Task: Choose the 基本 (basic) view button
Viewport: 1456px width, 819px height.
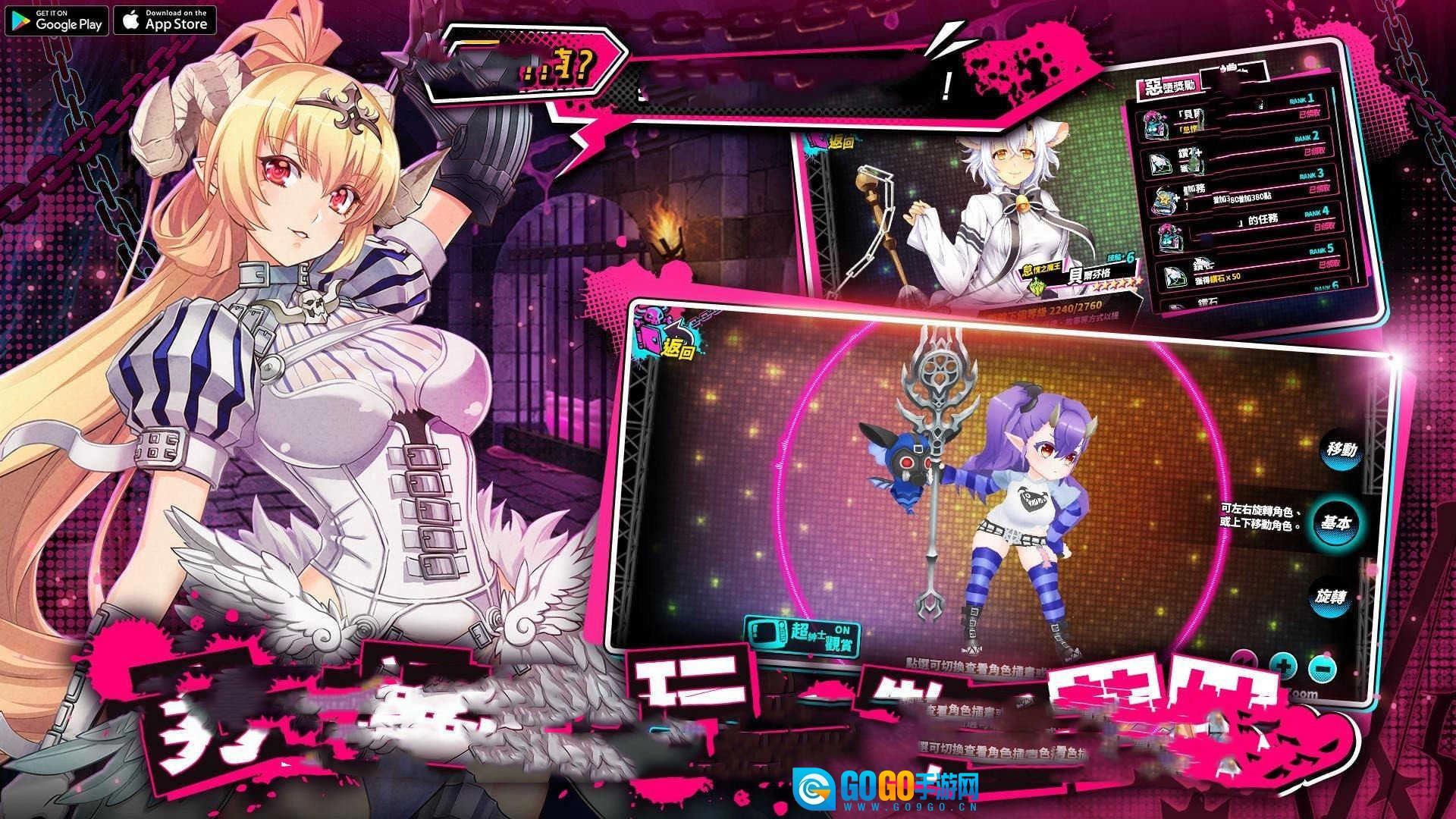Action: pos(1335,523)
